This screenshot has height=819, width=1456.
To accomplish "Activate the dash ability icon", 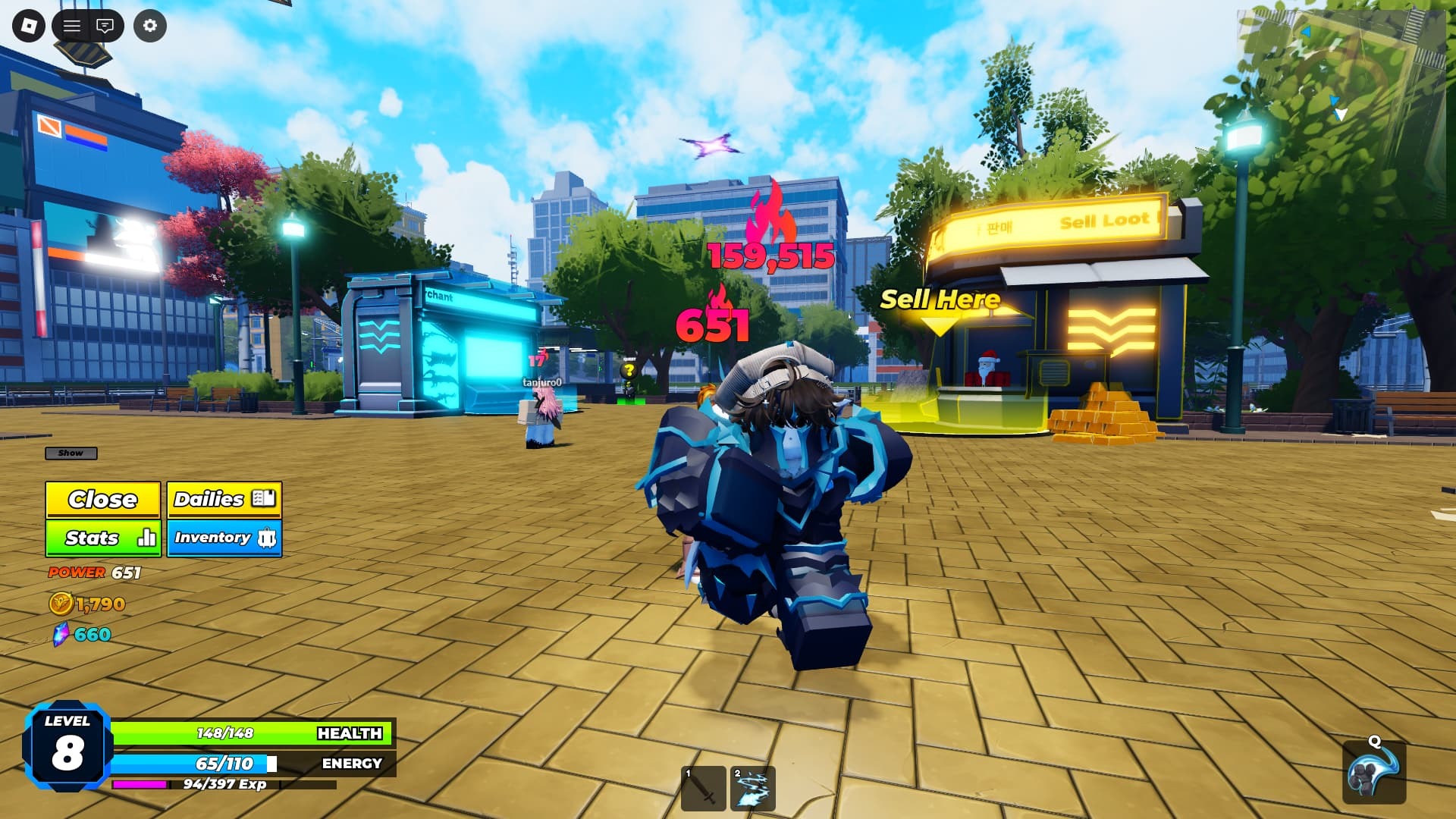I will [1374, 773].
